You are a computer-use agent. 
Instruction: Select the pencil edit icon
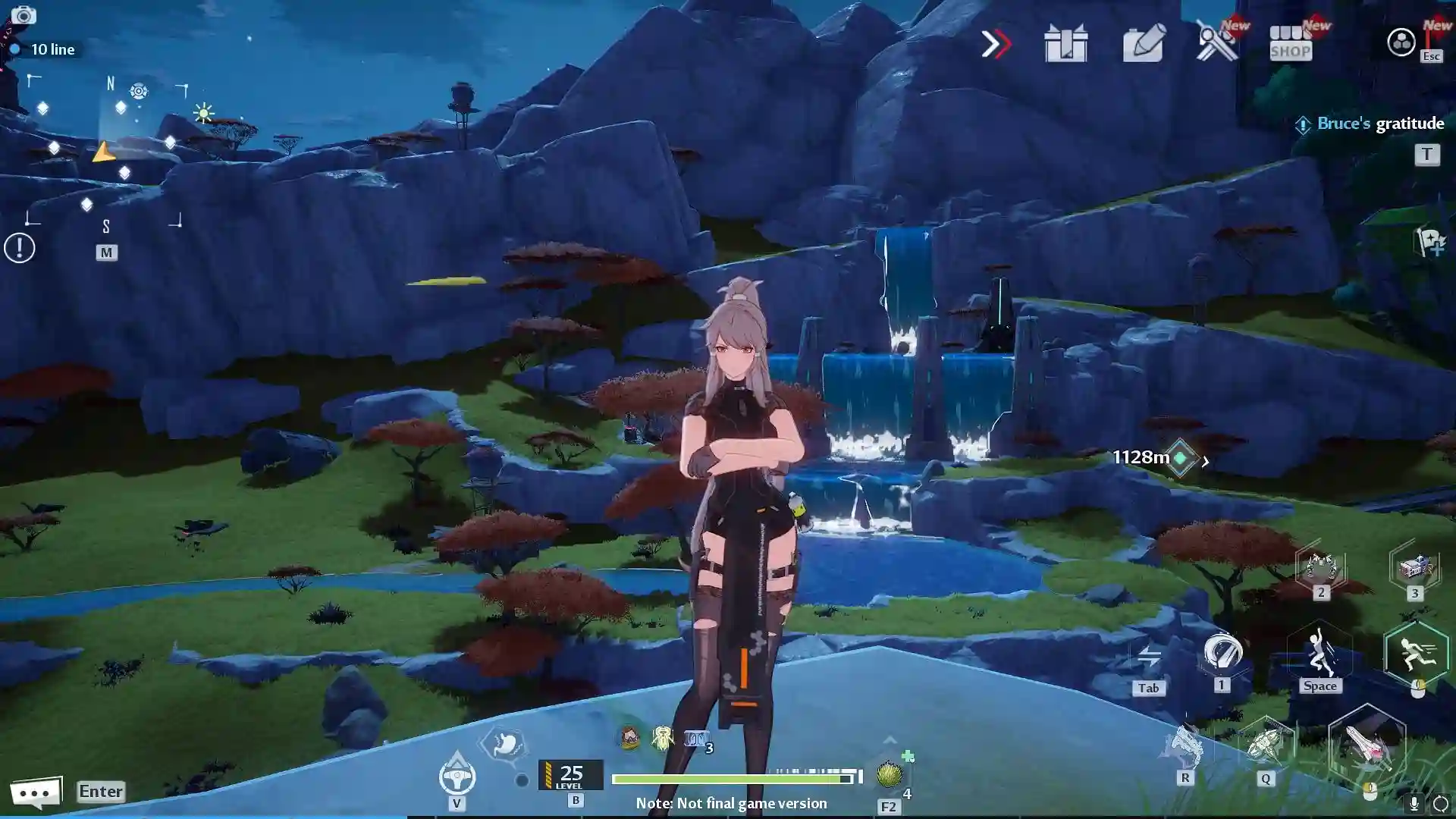[x=1144, y=45]
